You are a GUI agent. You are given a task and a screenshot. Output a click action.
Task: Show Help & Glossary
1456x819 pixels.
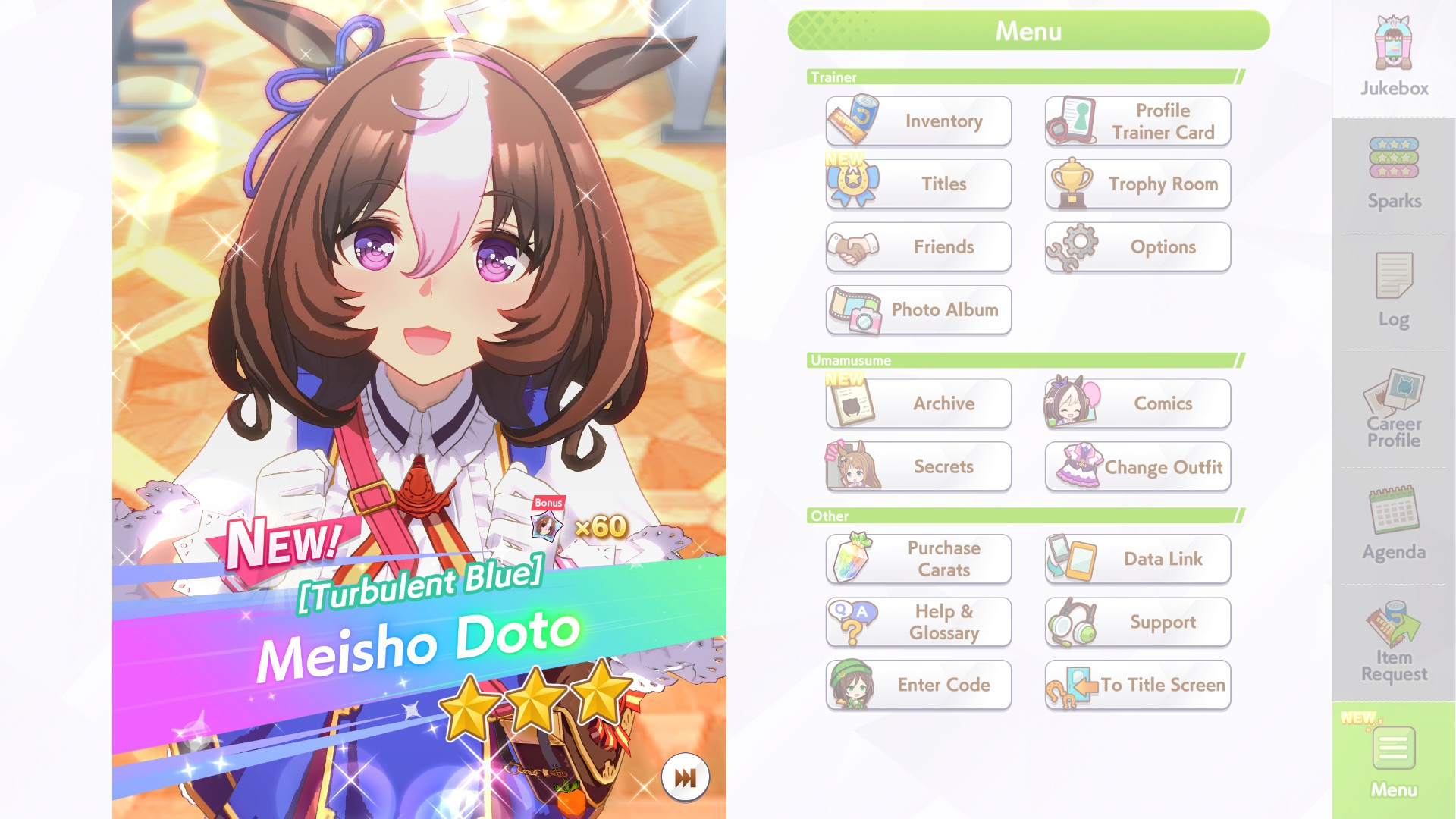pos(918,622)
